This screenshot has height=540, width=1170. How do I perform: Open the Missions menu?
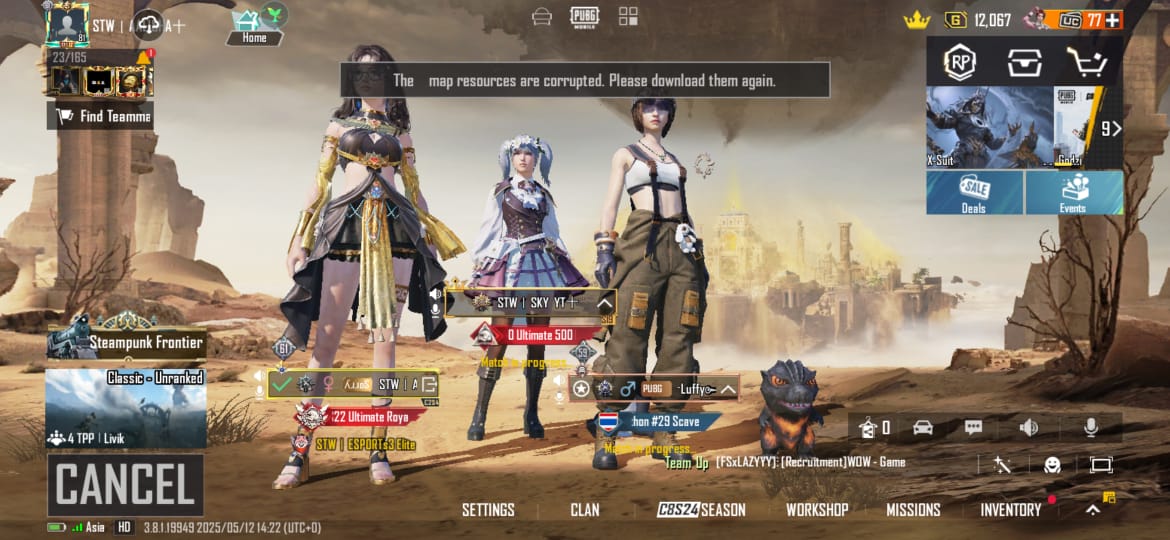coord(913,510)
